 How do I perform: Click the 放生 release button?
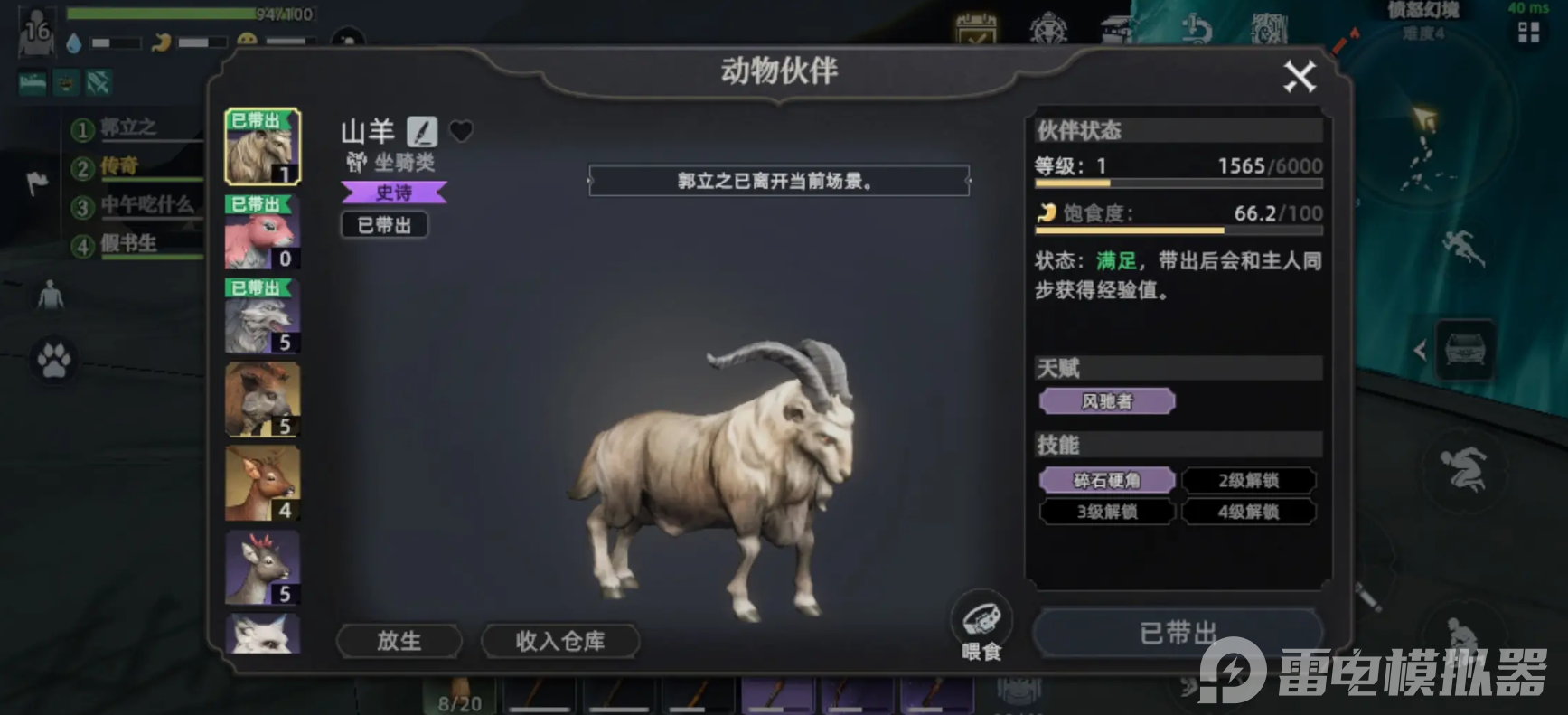[x=399, y=640]
